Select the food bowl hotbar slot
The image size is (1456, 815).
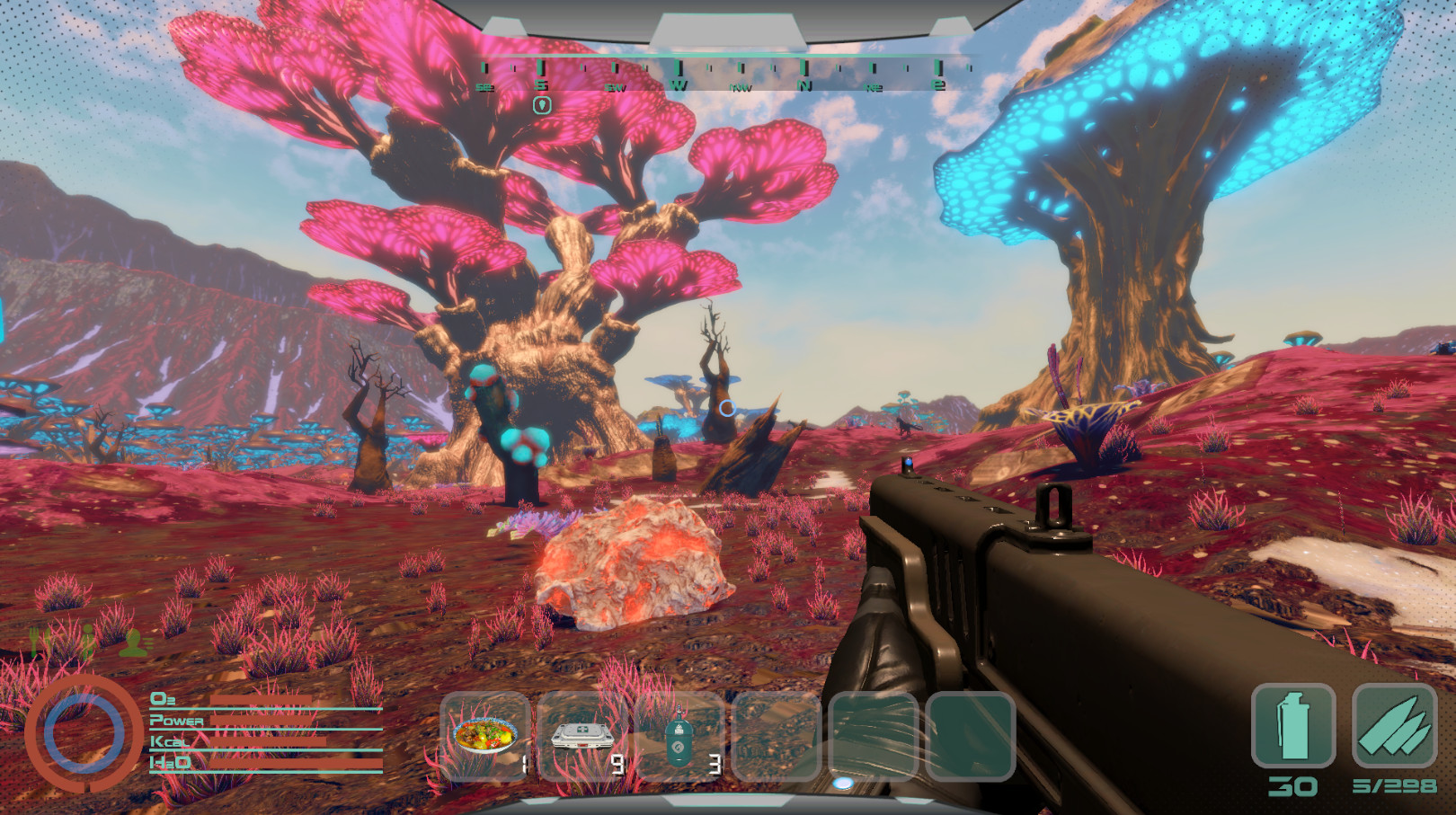[x=485, y=736]
